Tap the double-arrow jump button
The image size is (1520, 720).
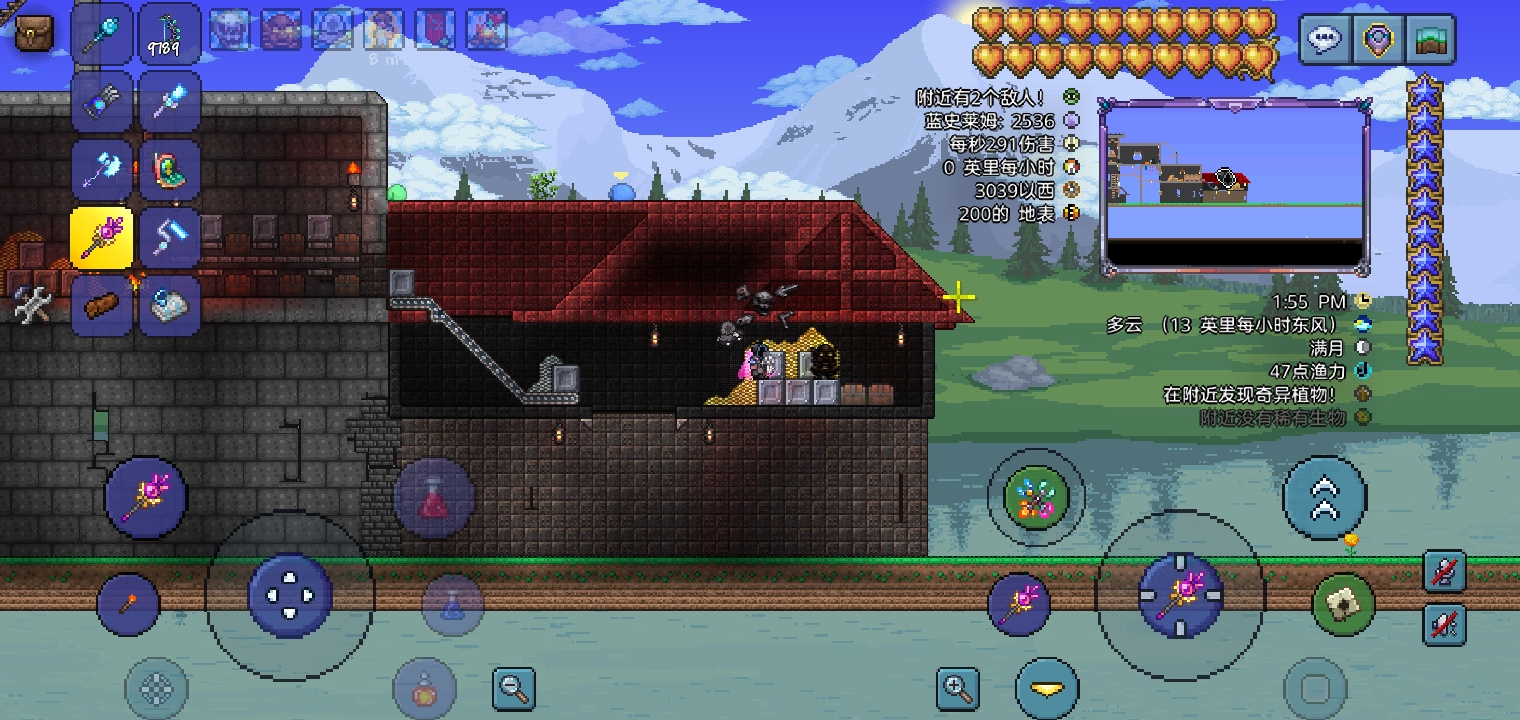[x=1324, y=498]
